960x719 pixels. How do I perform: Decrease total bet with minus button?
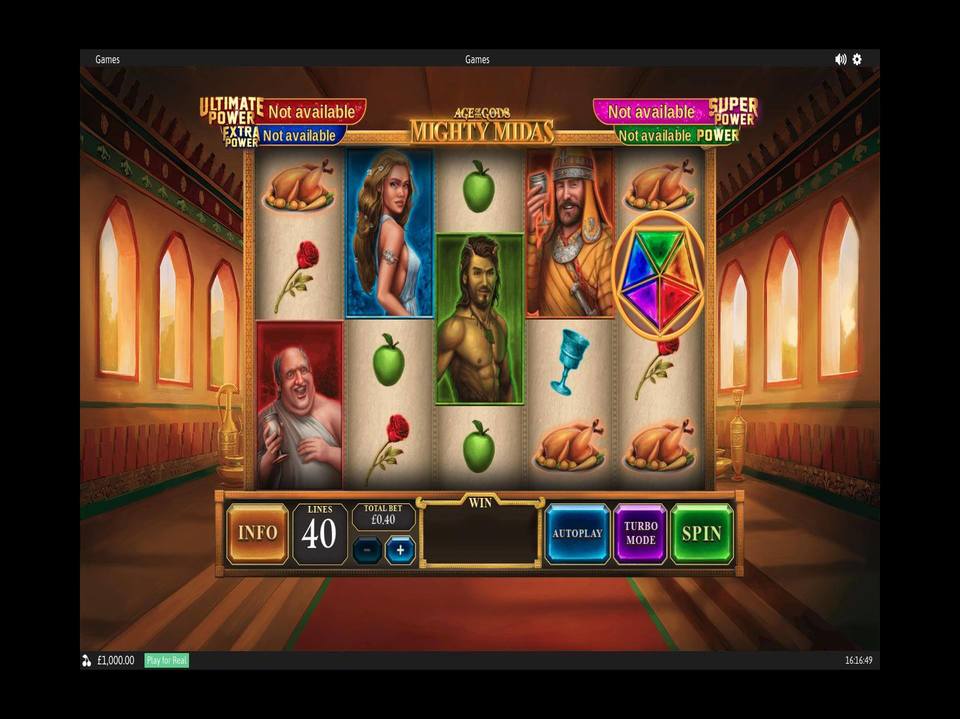[367, 550]
